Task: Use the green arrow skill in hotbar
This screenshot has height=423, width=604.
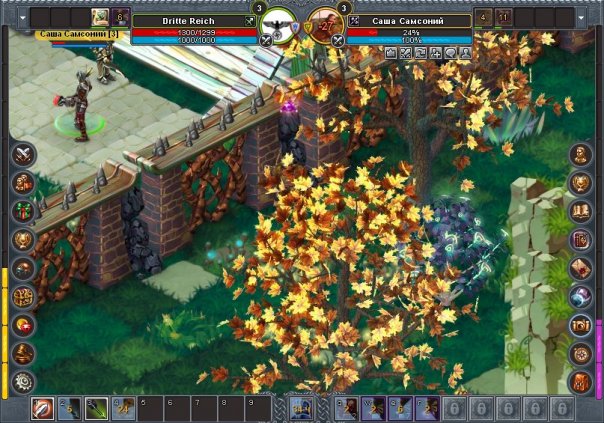Action: click(96, 408)
